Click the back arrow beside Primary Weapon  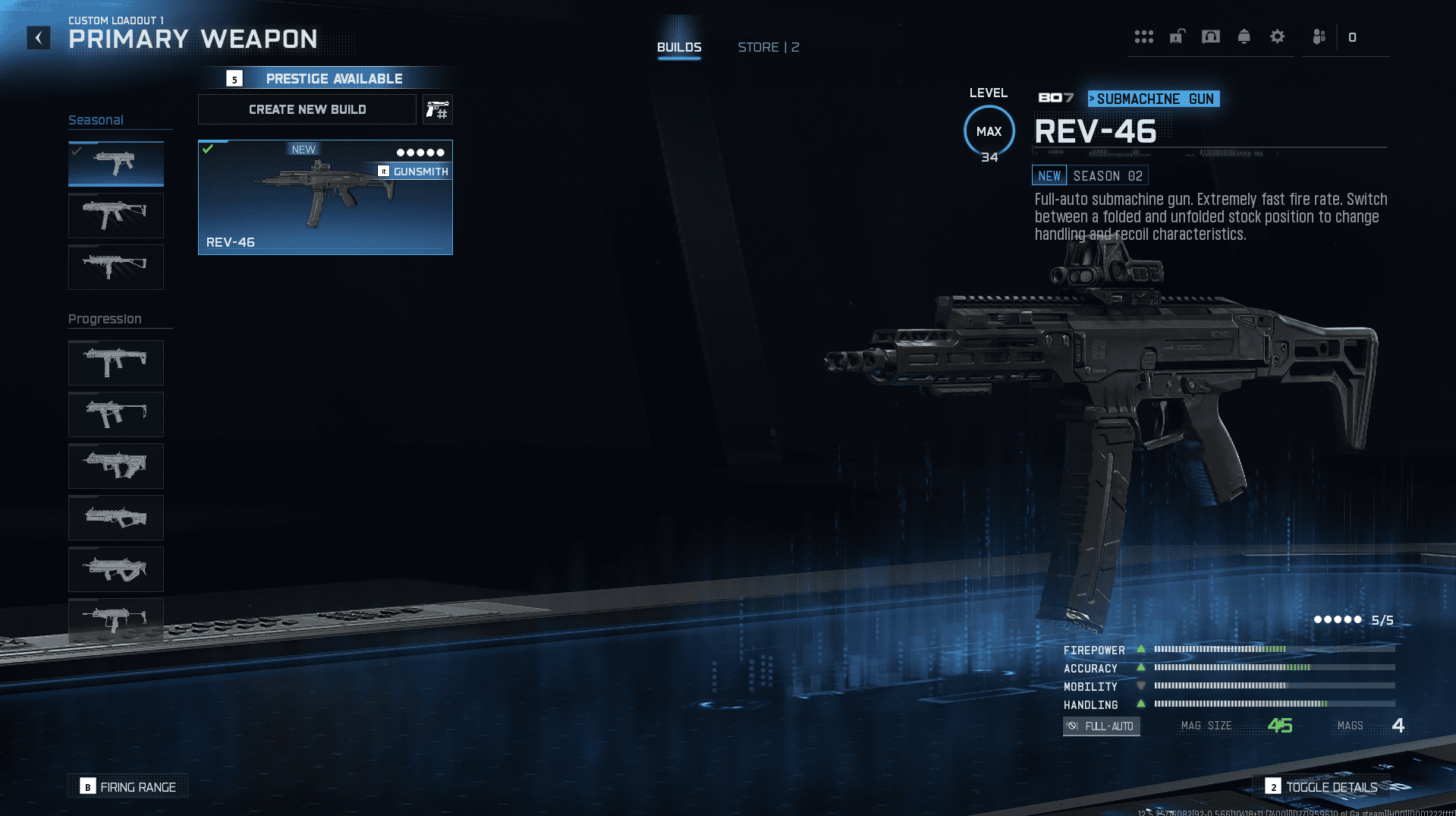39,37
